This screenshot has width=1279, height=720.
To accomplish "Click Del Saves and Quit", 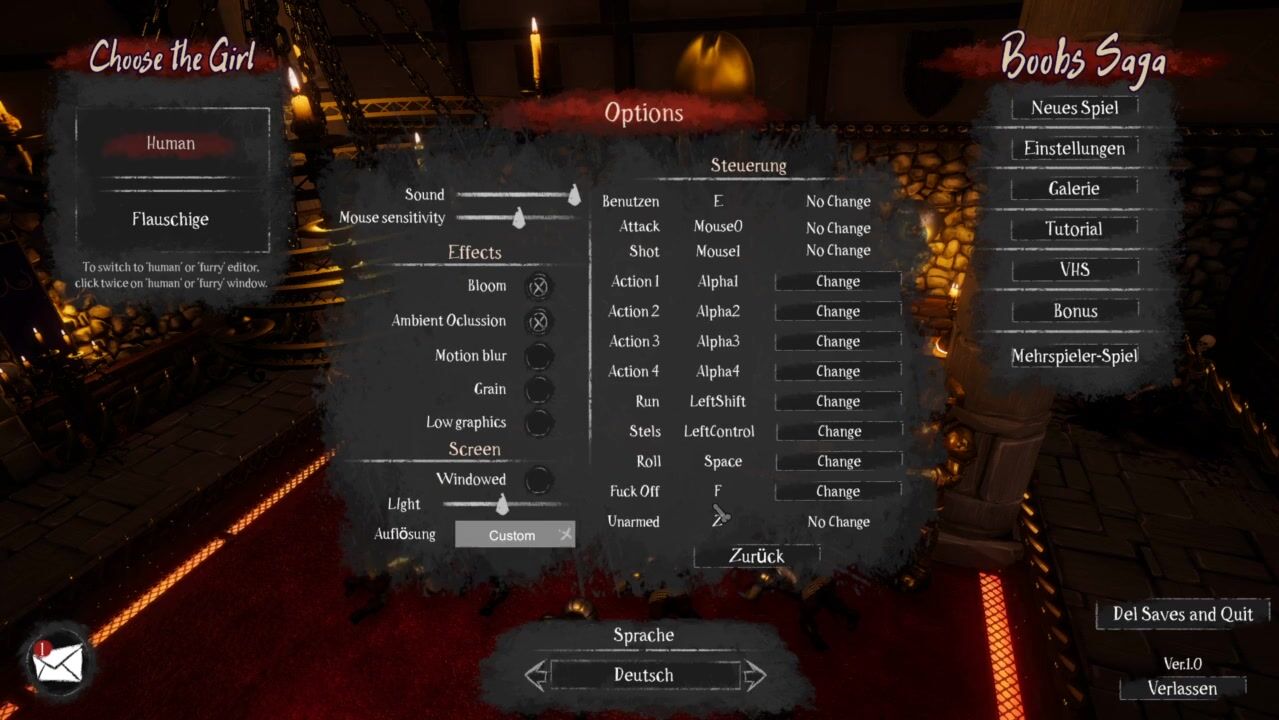I will 1182,614.
